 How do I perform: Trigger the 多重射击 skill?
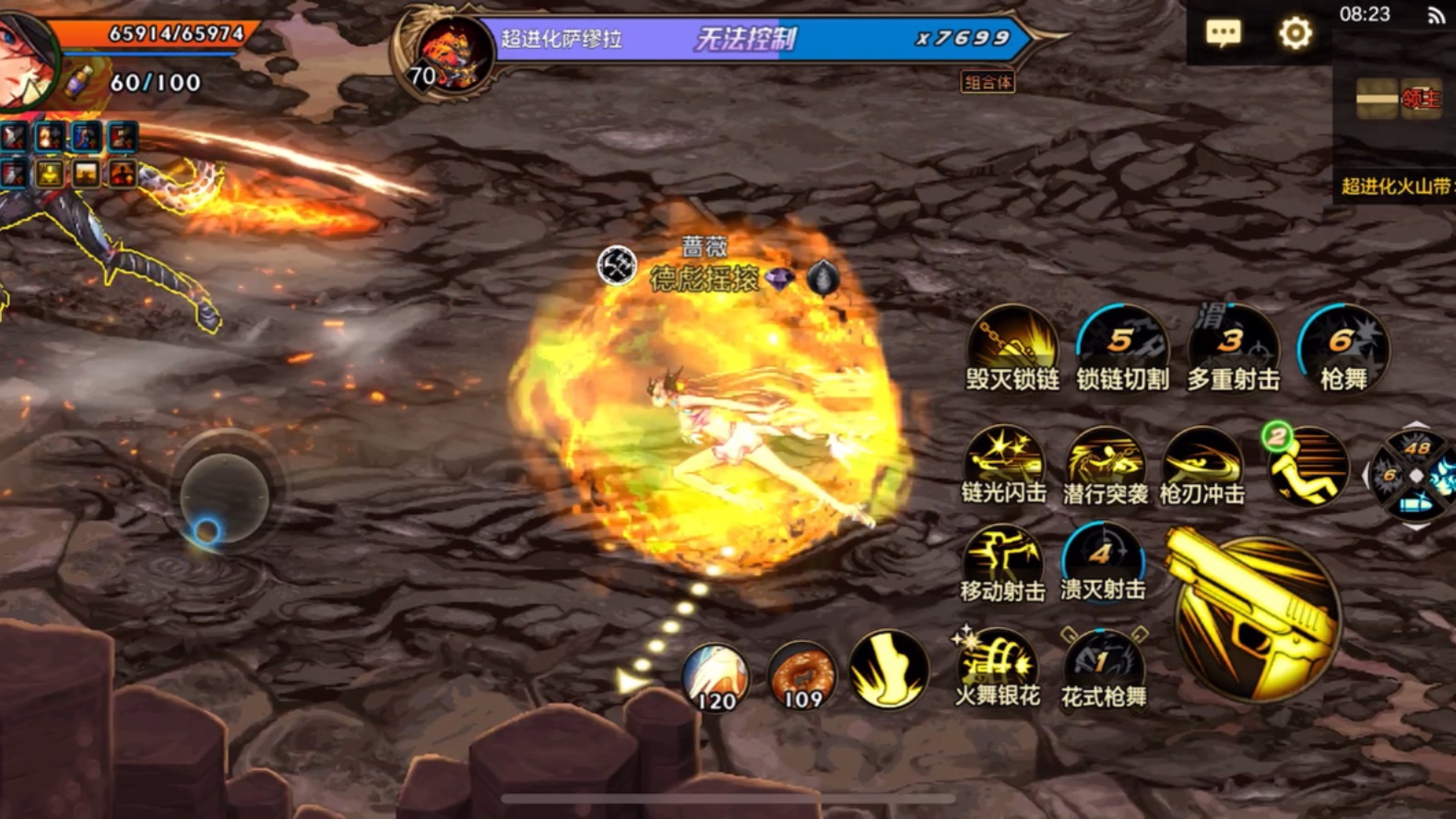(1232, 344)
